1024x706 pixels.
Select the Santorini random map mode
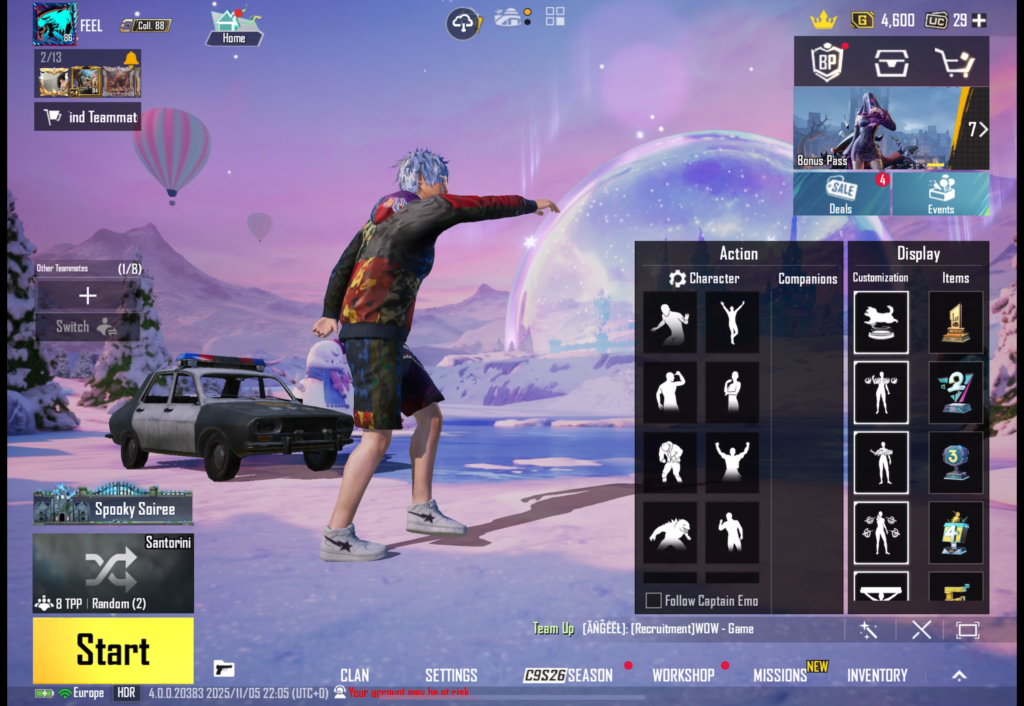[113, 573]
